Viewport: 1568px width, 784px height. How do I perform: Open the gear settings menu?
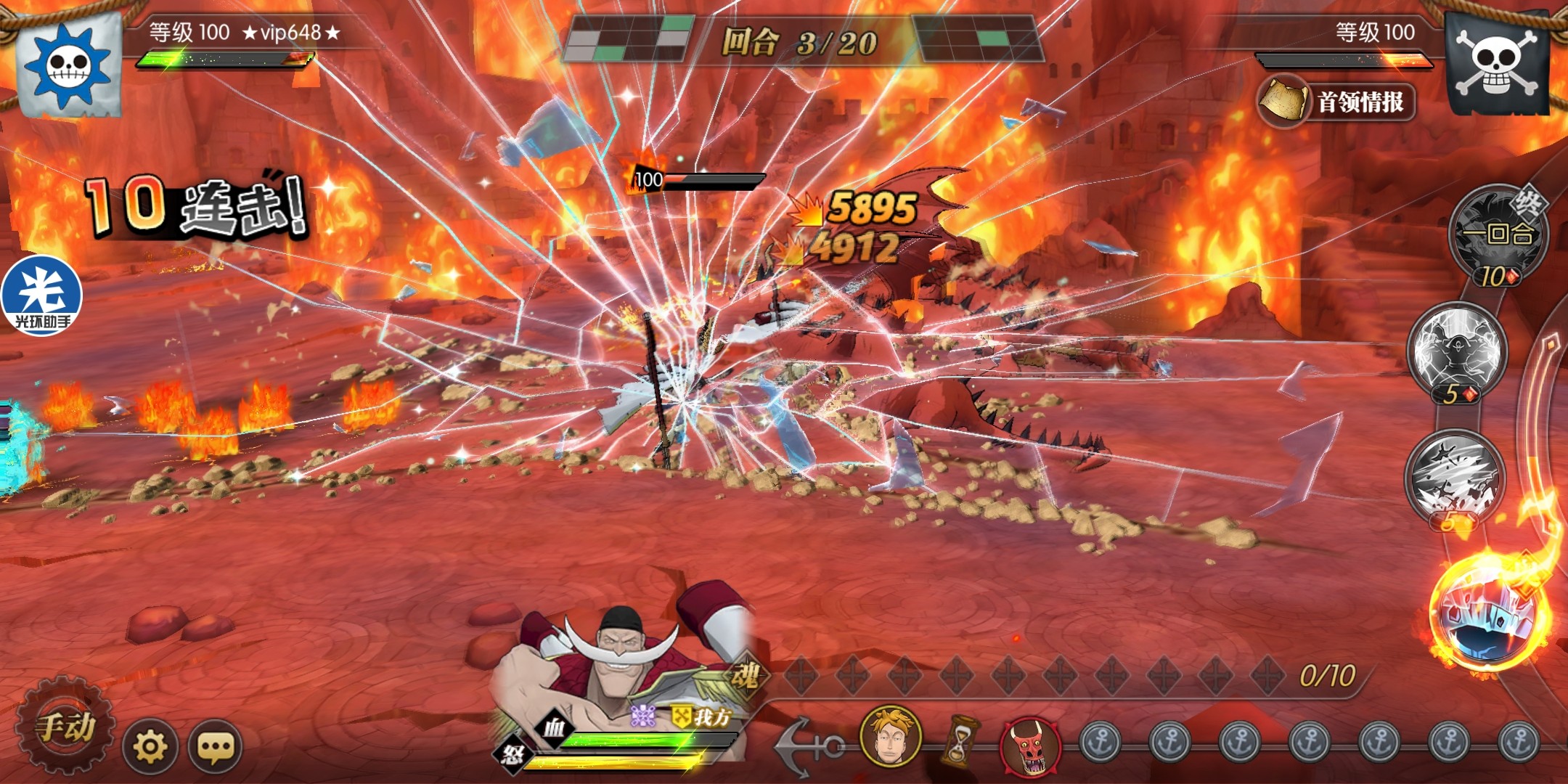click(150, 746)
